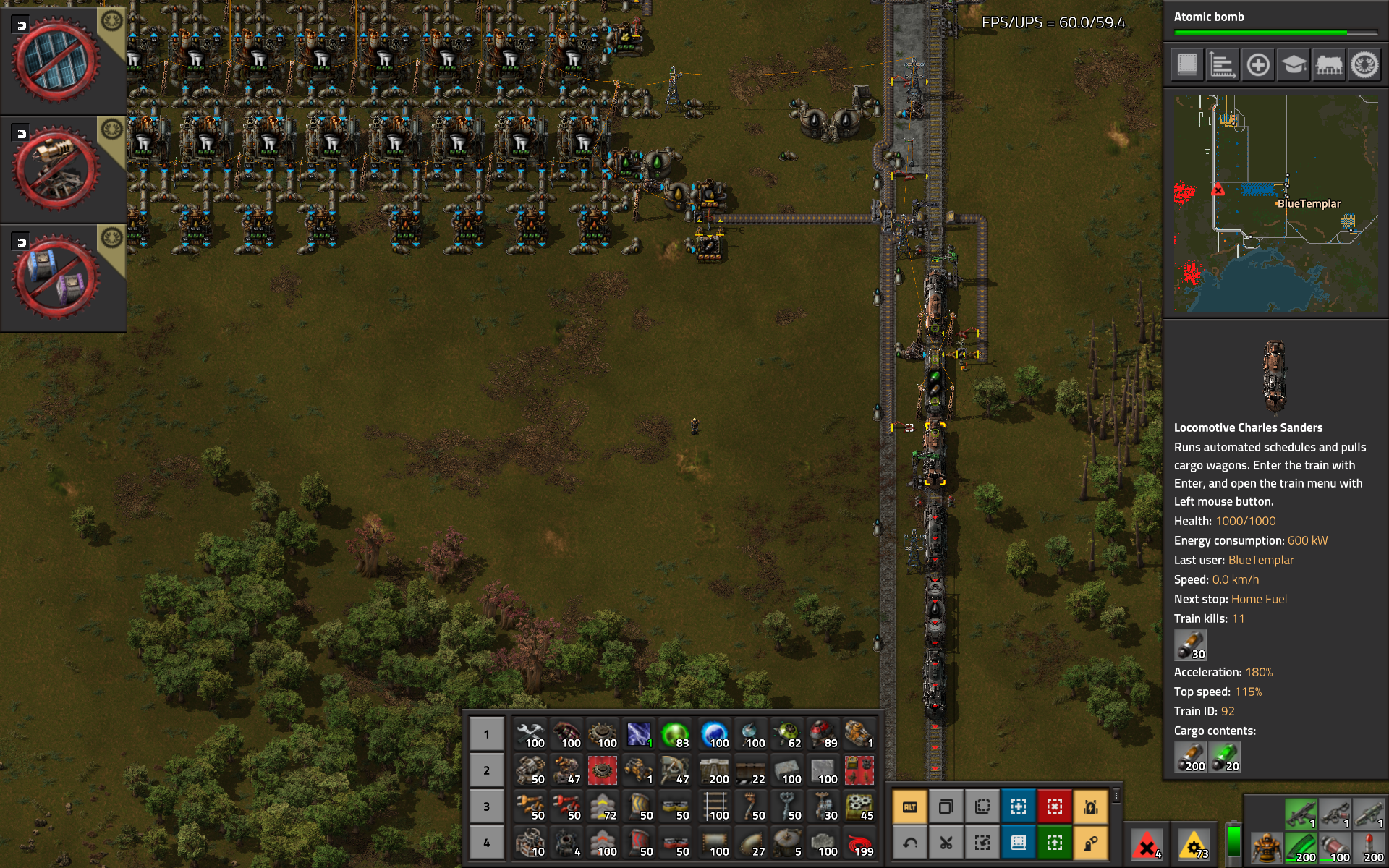The width and height of the screenshot is (1389, 868).
Task: Activate the undo arrow shortcut
Action: tap(910, 843)
